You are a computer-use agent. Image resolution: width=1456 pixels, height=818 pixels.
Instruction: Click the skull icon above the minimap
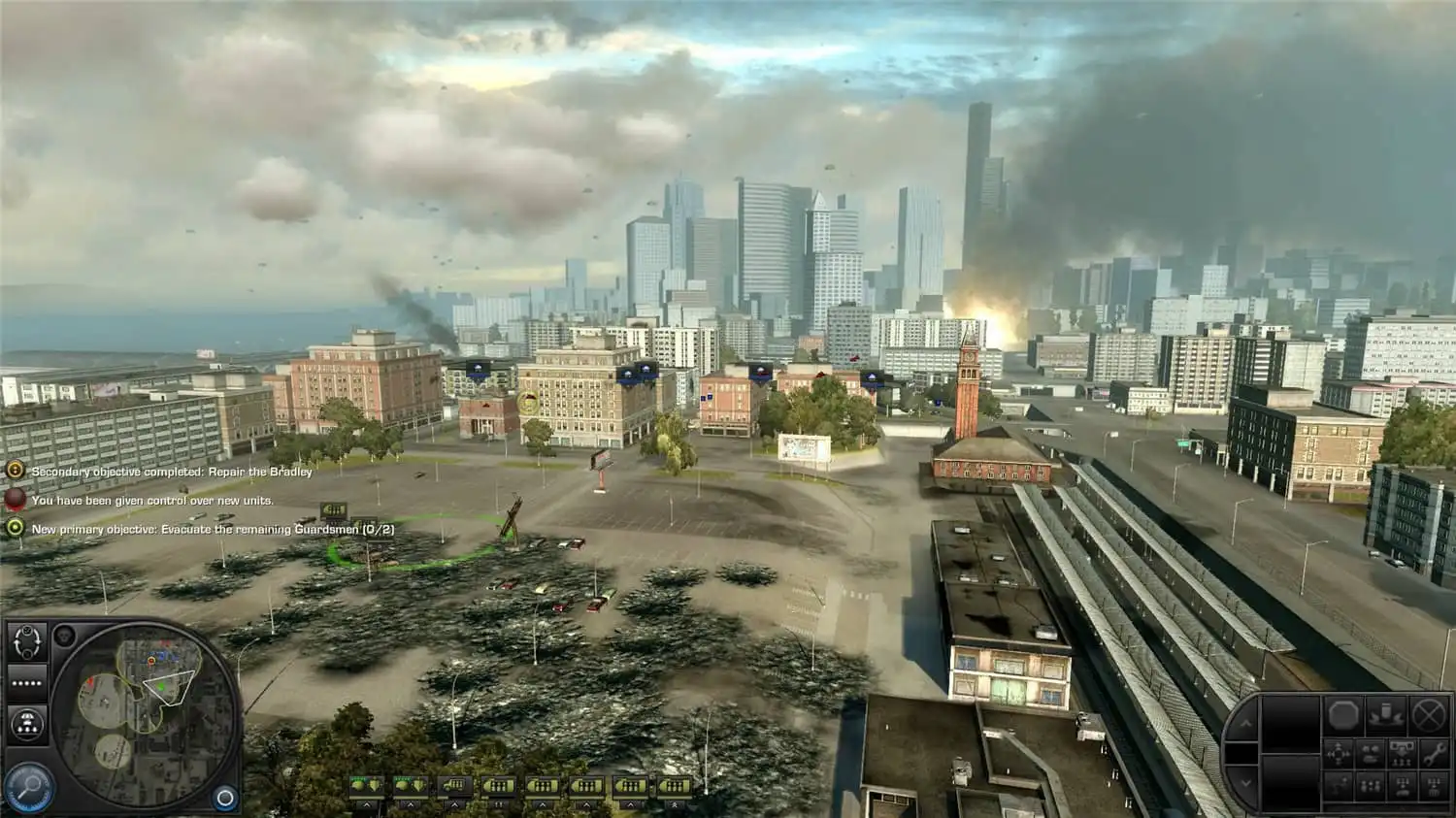tap(64, 636)
